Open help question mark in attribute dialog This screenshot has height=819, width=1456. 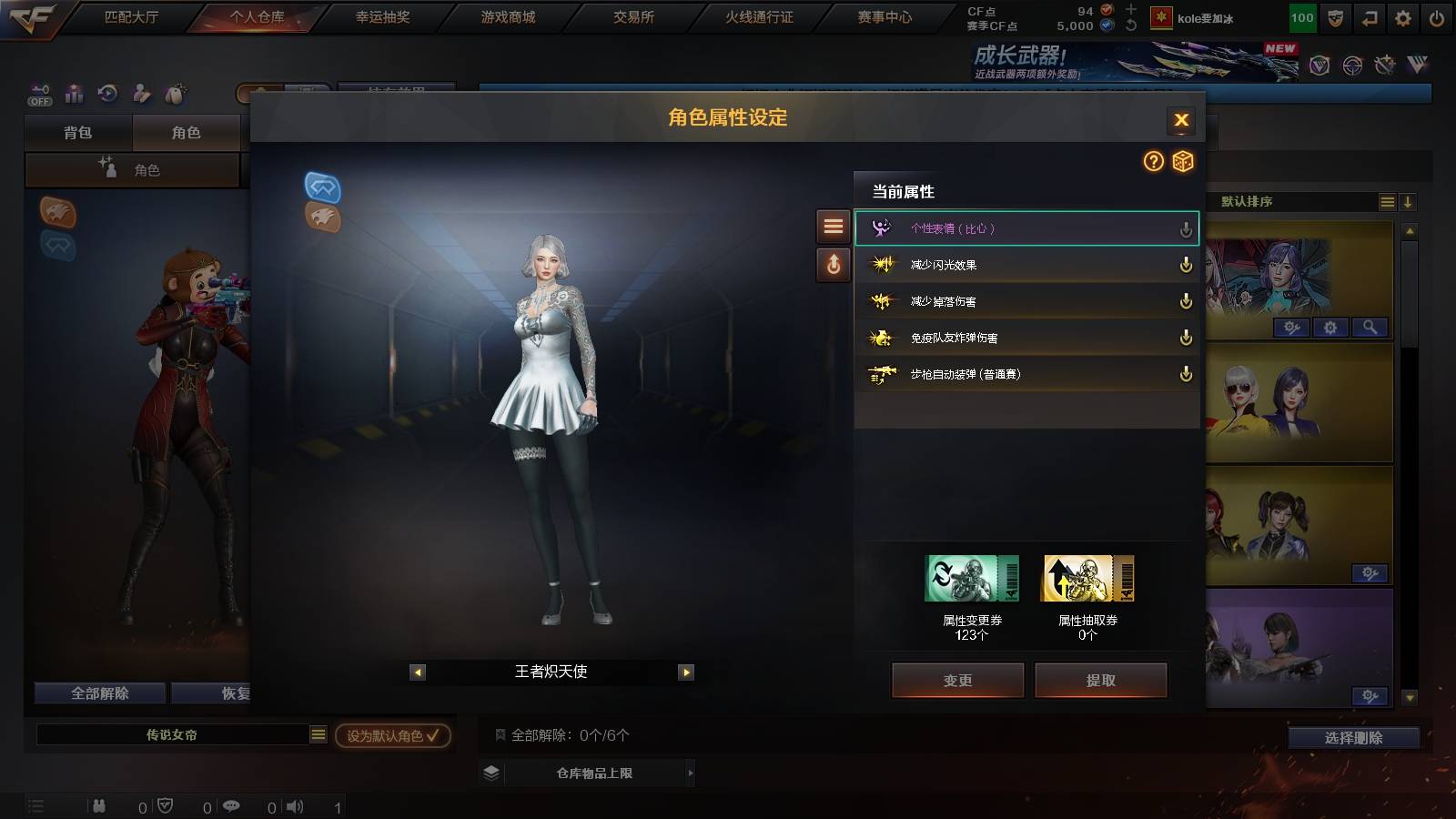(1153, 162)
